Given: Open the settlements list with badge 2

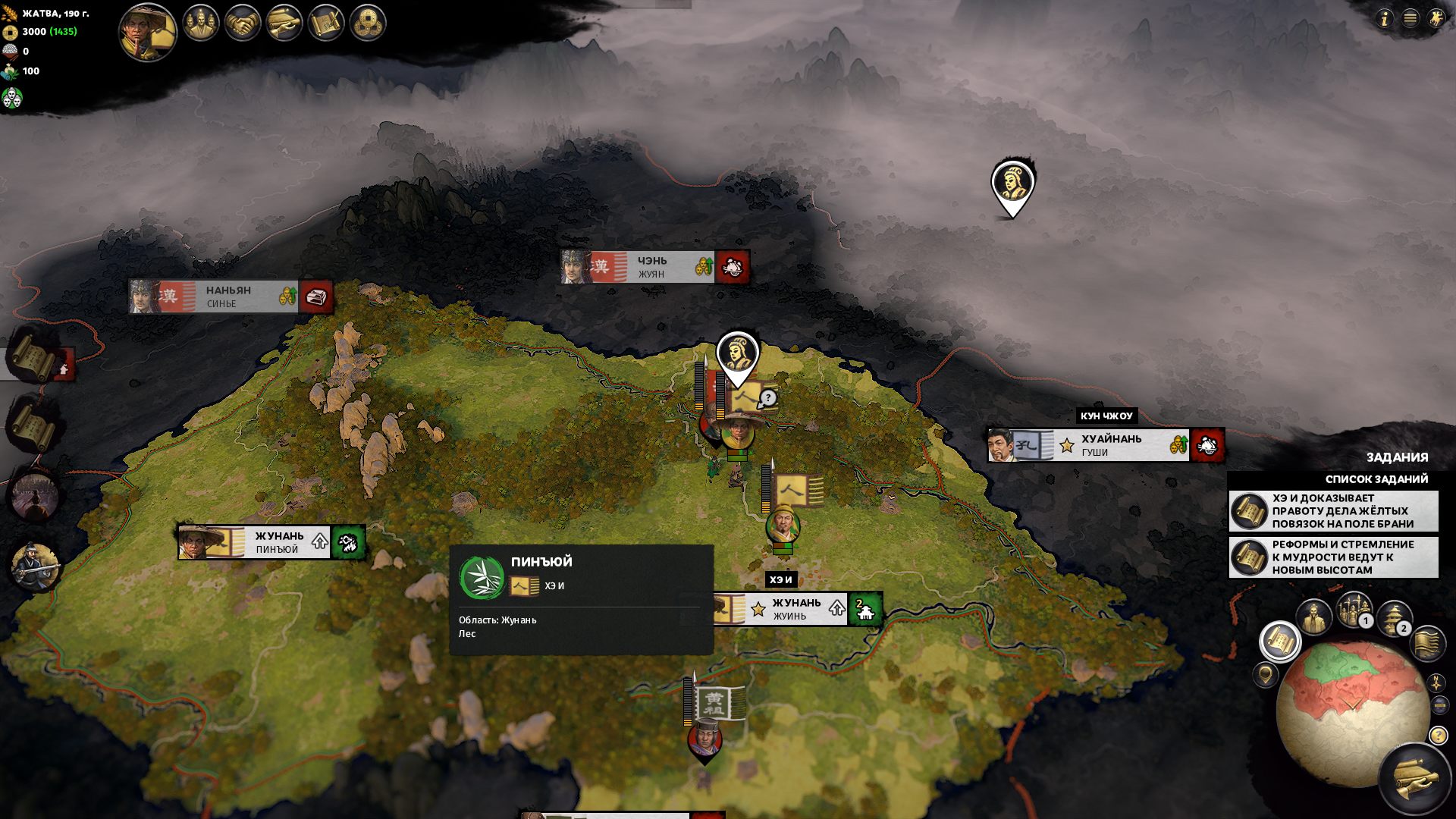Looking at the screenshot, I should pos(1394,618).
